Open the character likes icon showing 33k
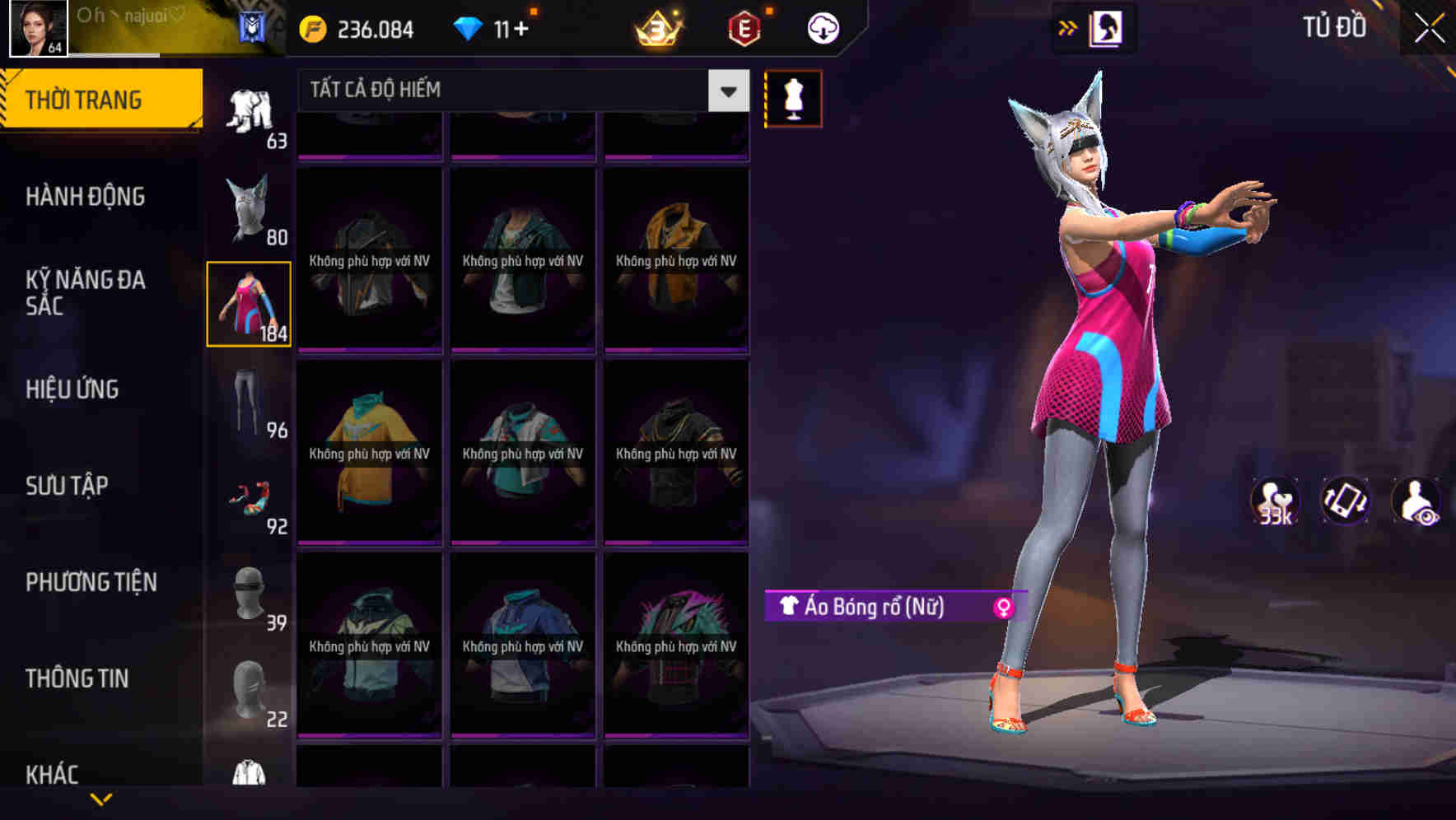The image size is (1456, 820). [1275, 502]
